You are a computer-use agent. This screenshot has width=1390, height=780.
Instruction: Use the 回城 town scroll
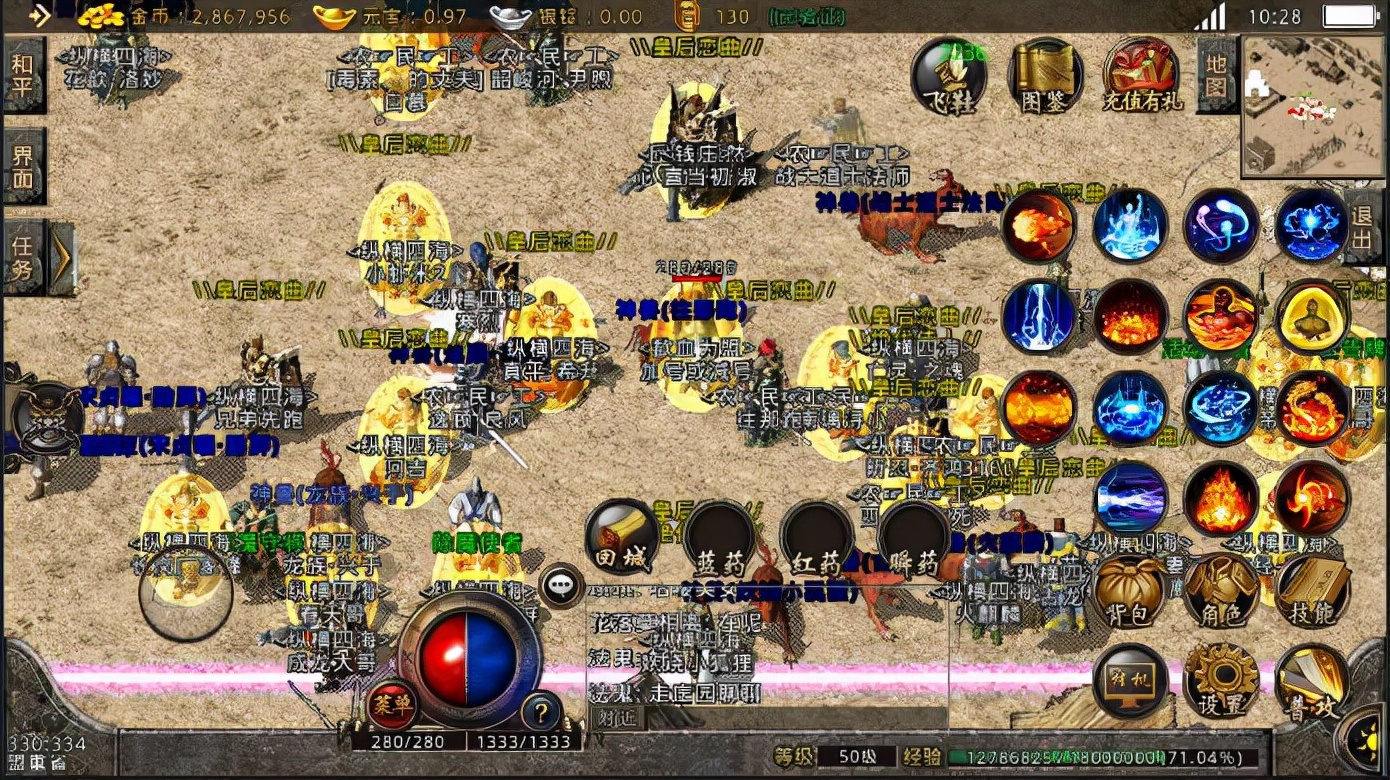tap(622, 536)
